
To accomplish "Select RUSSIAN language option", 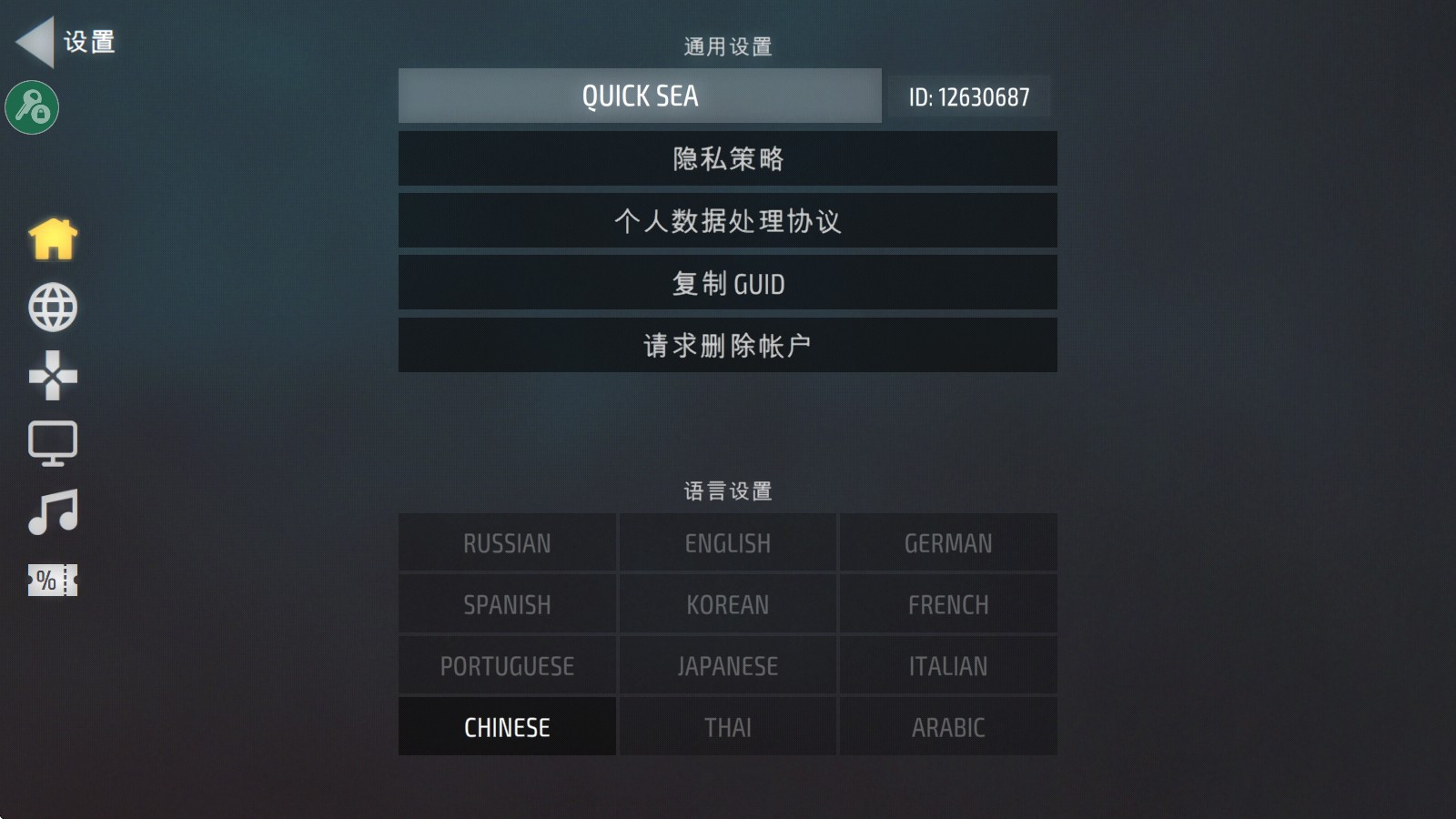I will pyautogui.click(x=506, y=542).
